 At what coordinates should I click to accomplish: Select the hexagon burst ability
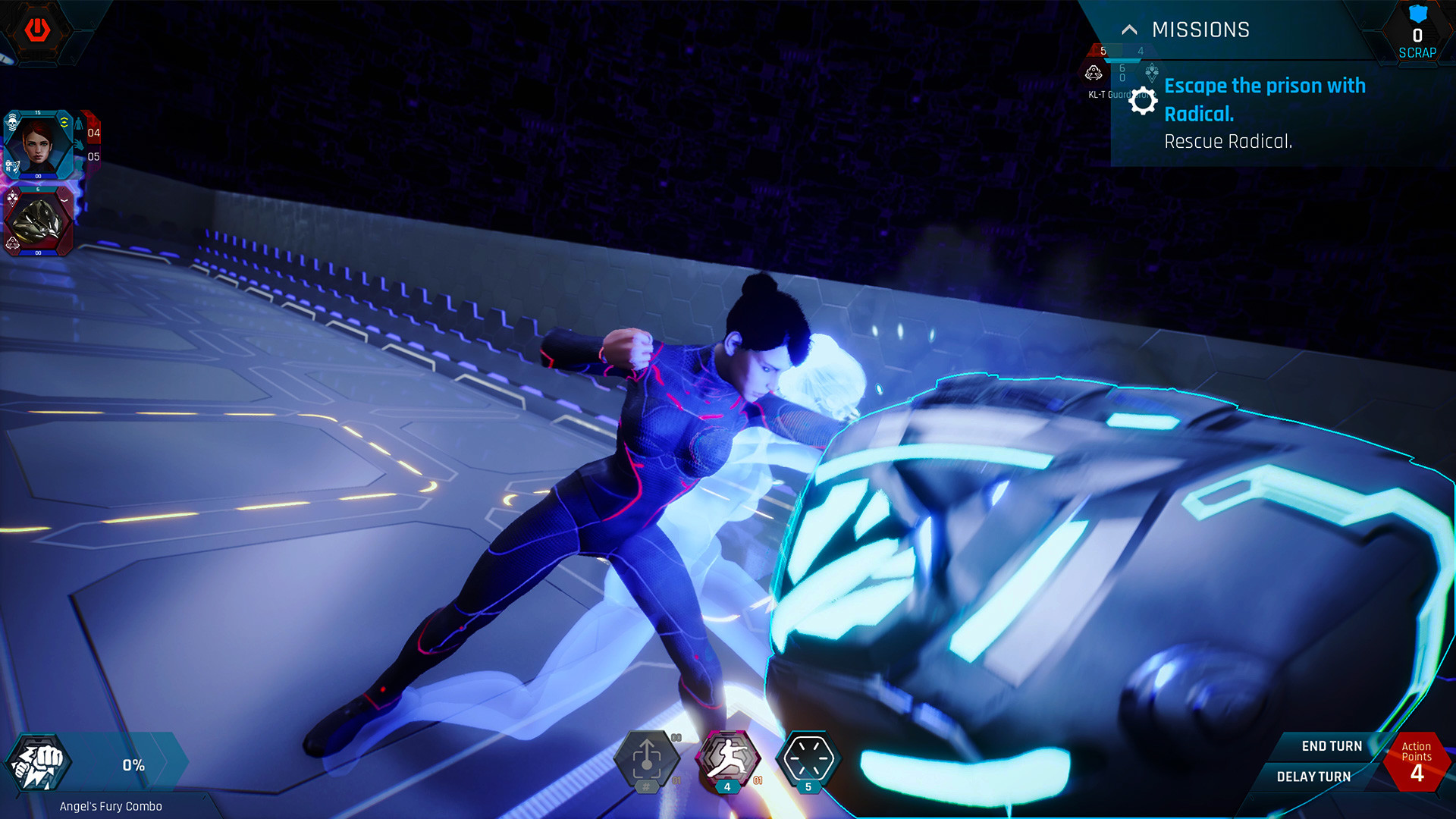point(808,758)
